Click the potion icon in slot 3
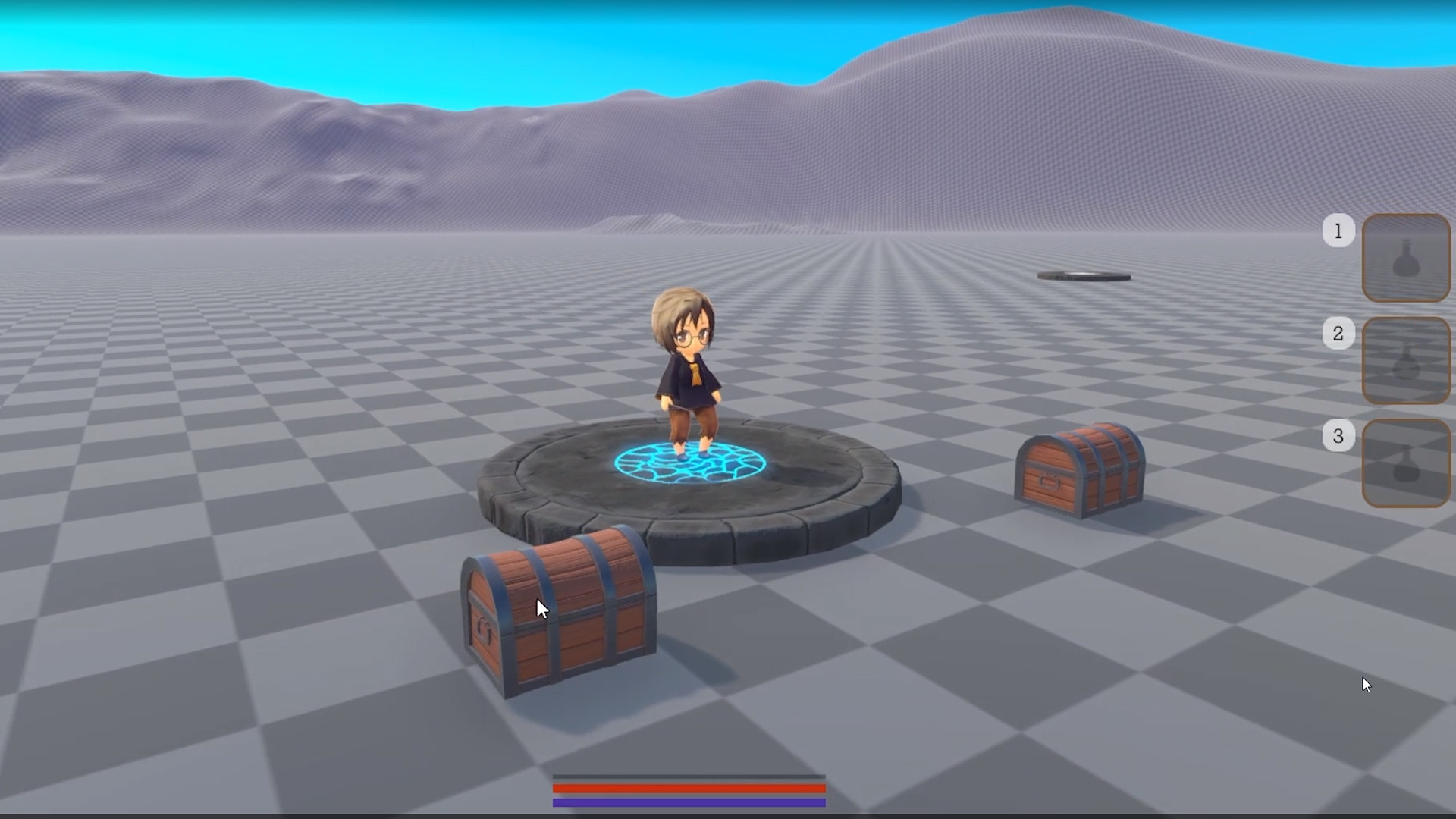Image resolution: width=1456 pixels, height=819 pixels. 1406,463
